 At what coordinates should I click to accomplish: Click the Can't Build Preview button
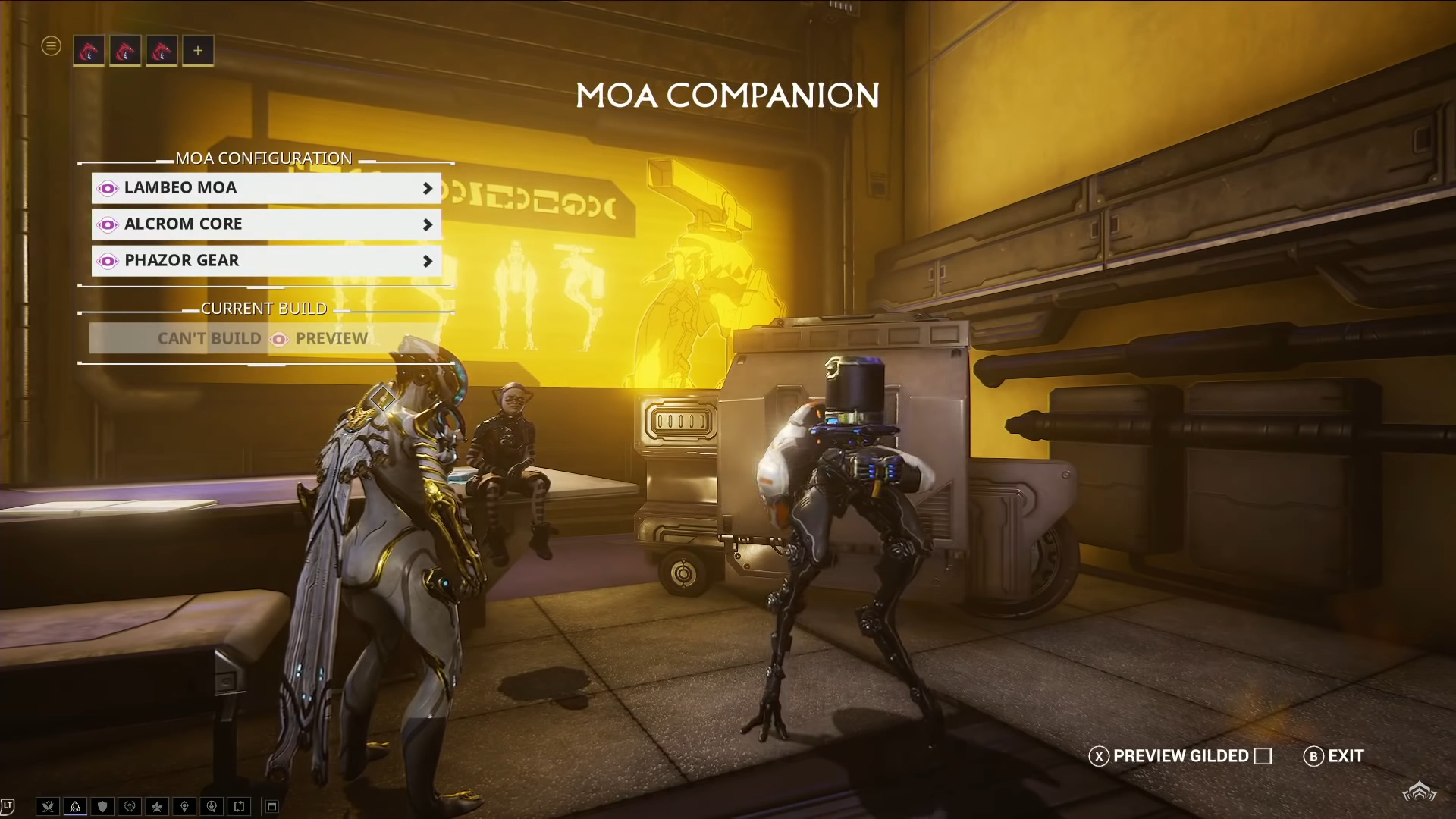(263, 338)
